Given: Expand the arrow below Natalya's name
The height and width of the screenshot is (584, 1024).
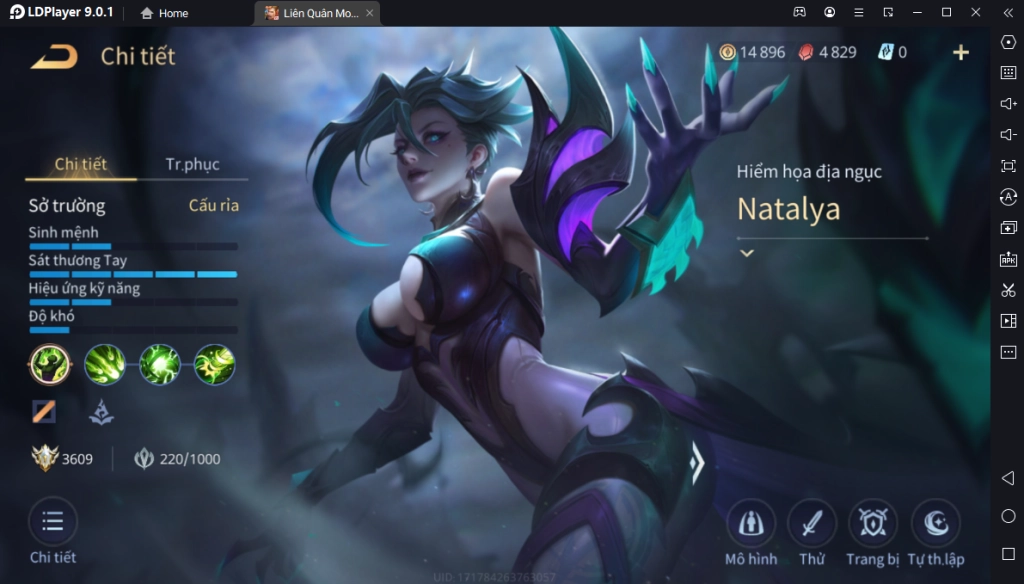Looking at the screenshot, I should click(746, 253).
